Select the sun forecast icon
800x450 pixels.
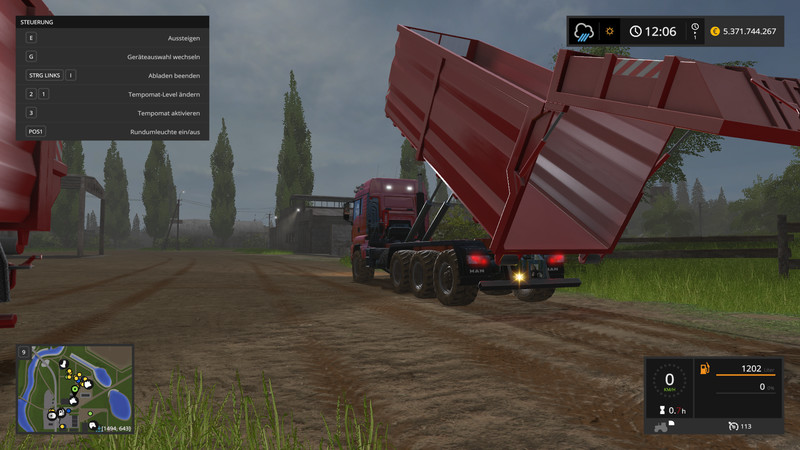point(608,31)
